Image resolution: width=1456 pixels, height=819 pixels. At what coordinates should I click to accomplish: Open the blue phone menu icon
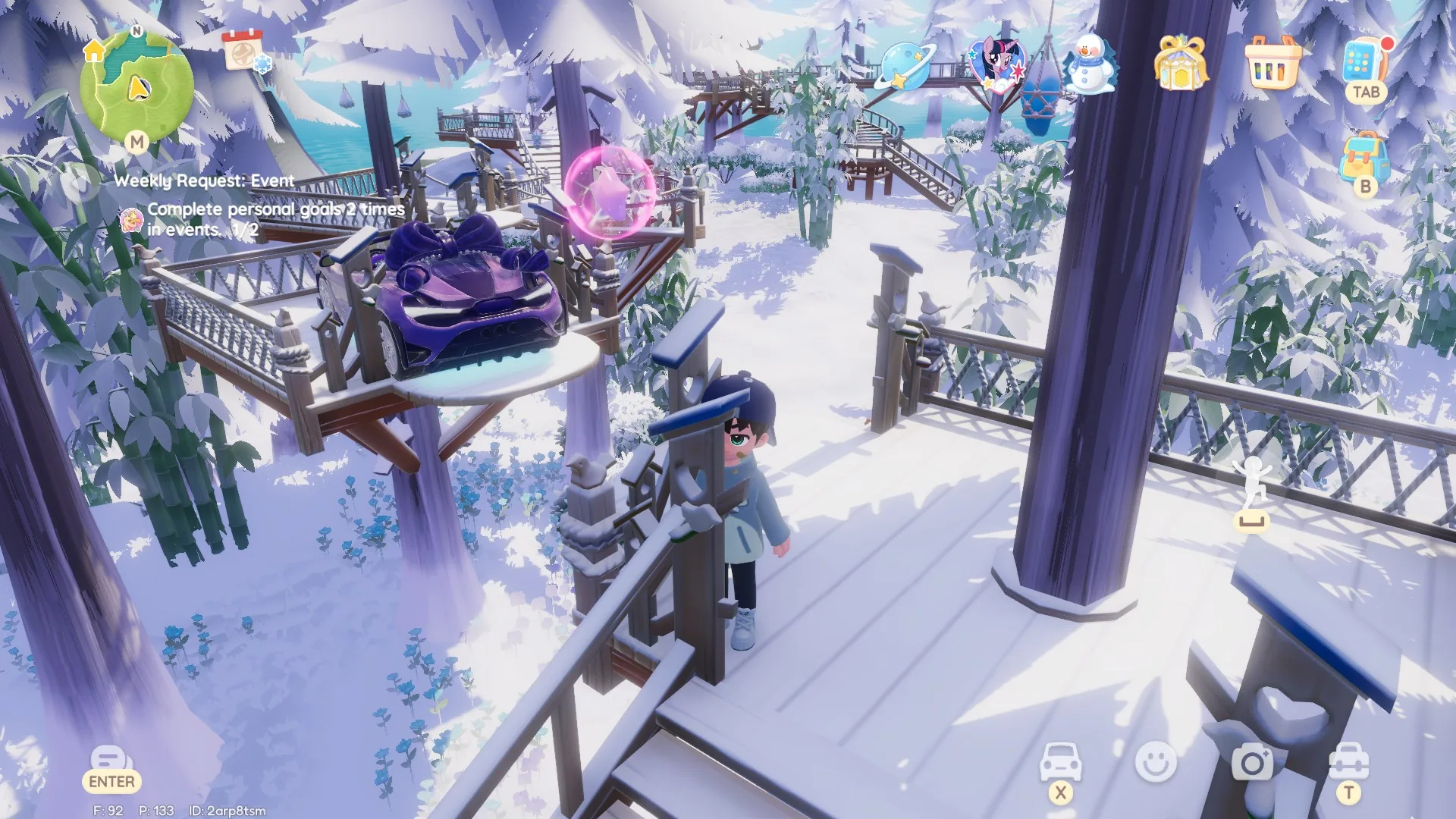click(x=1363, y=62)
